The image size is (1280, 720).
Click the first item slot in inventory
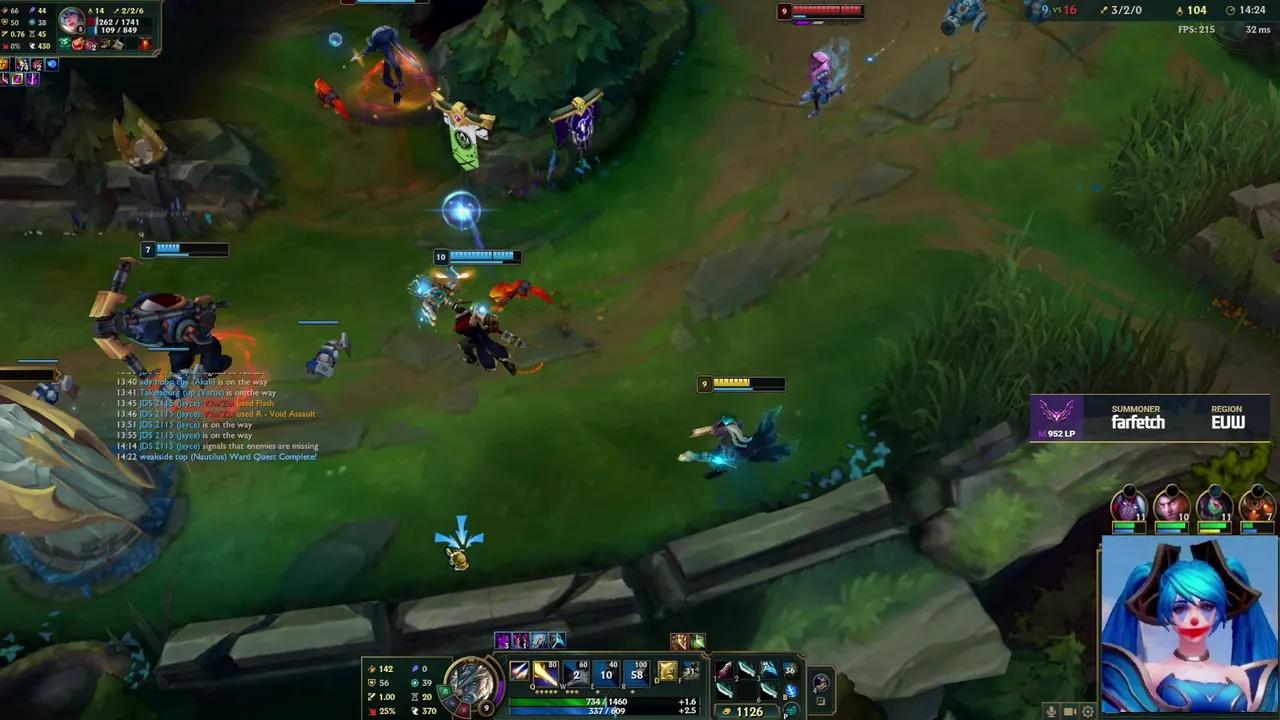coord(722,670)
